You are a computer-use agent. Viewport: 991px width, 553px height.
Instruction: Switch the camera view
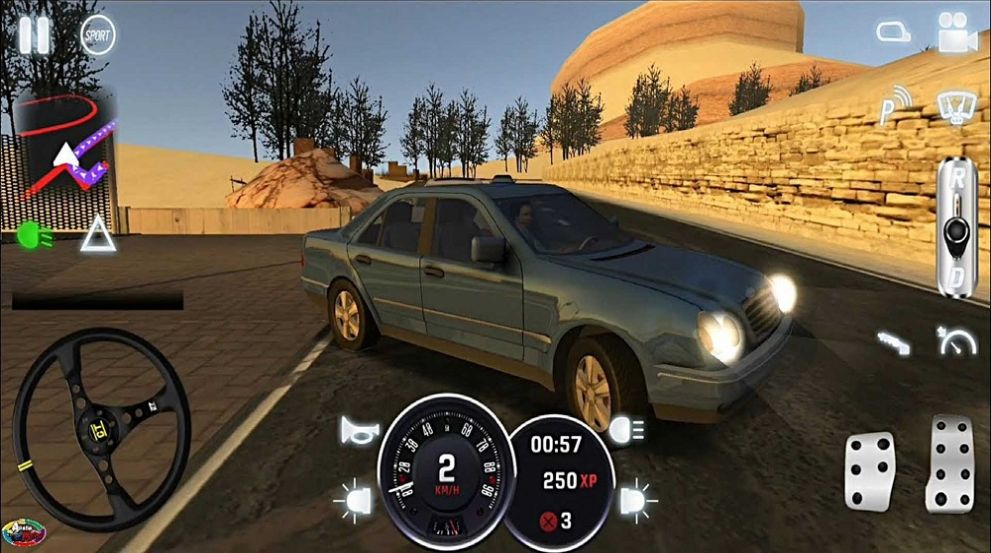coord(957,33)
